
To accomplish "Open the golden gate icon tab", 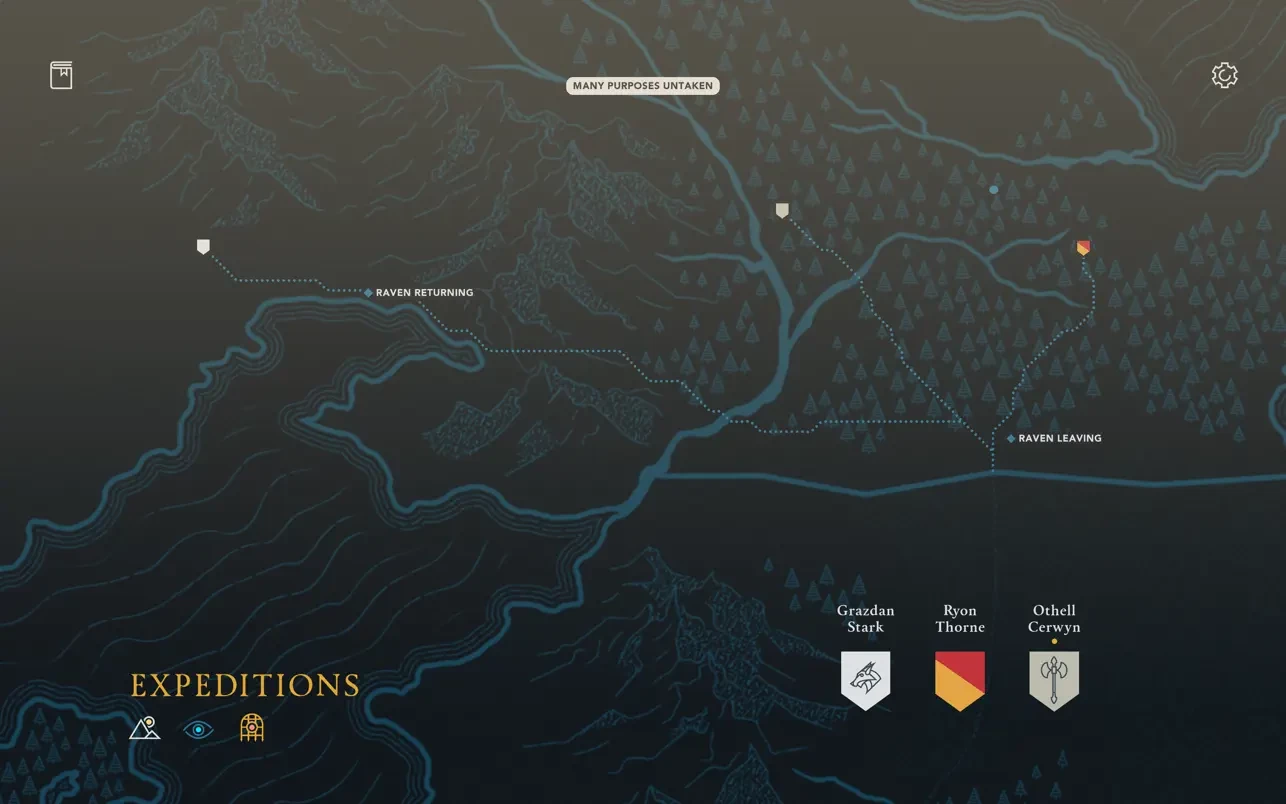I will point(252,728).
